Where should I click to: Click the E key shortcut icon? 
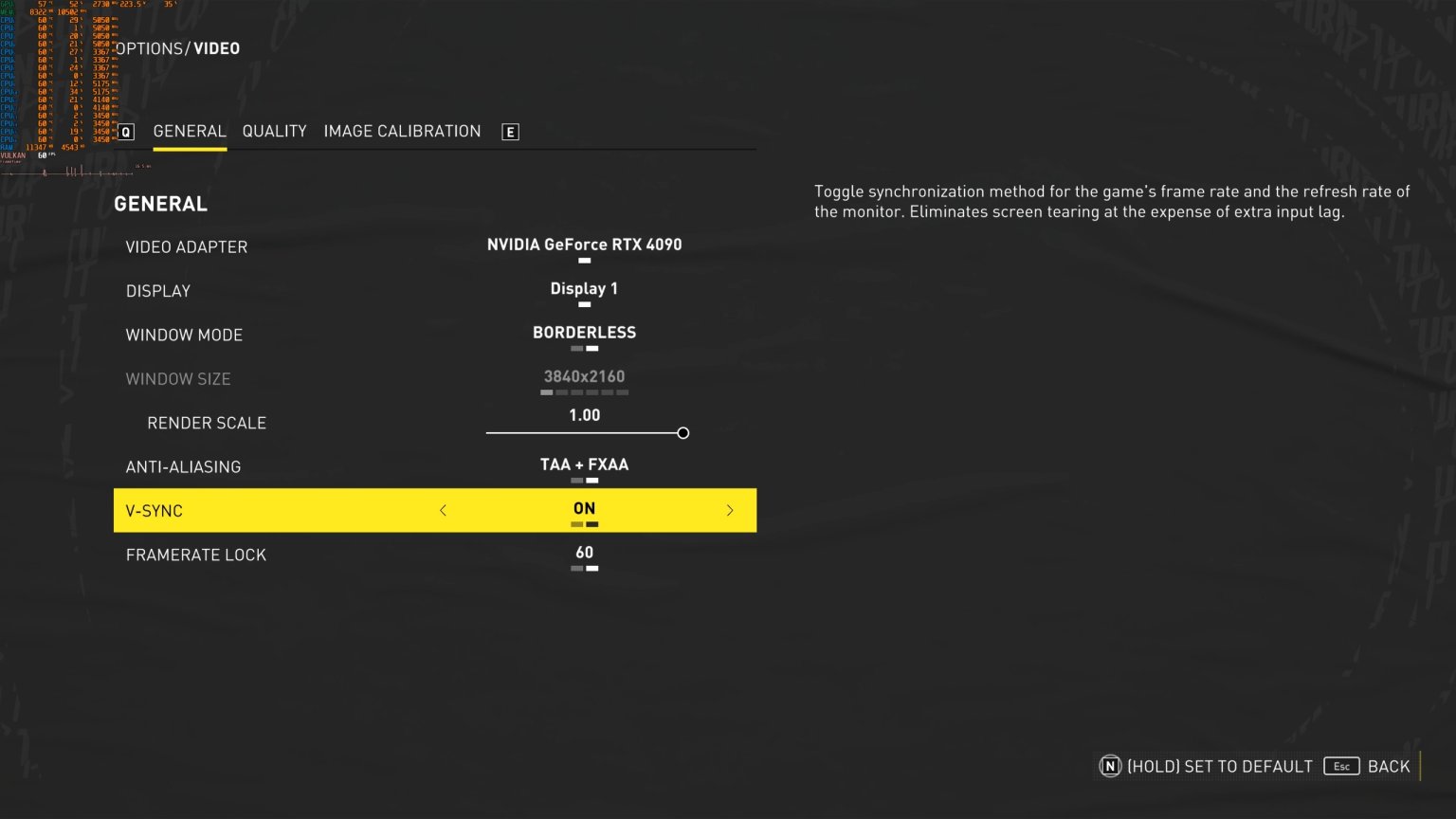510,131
